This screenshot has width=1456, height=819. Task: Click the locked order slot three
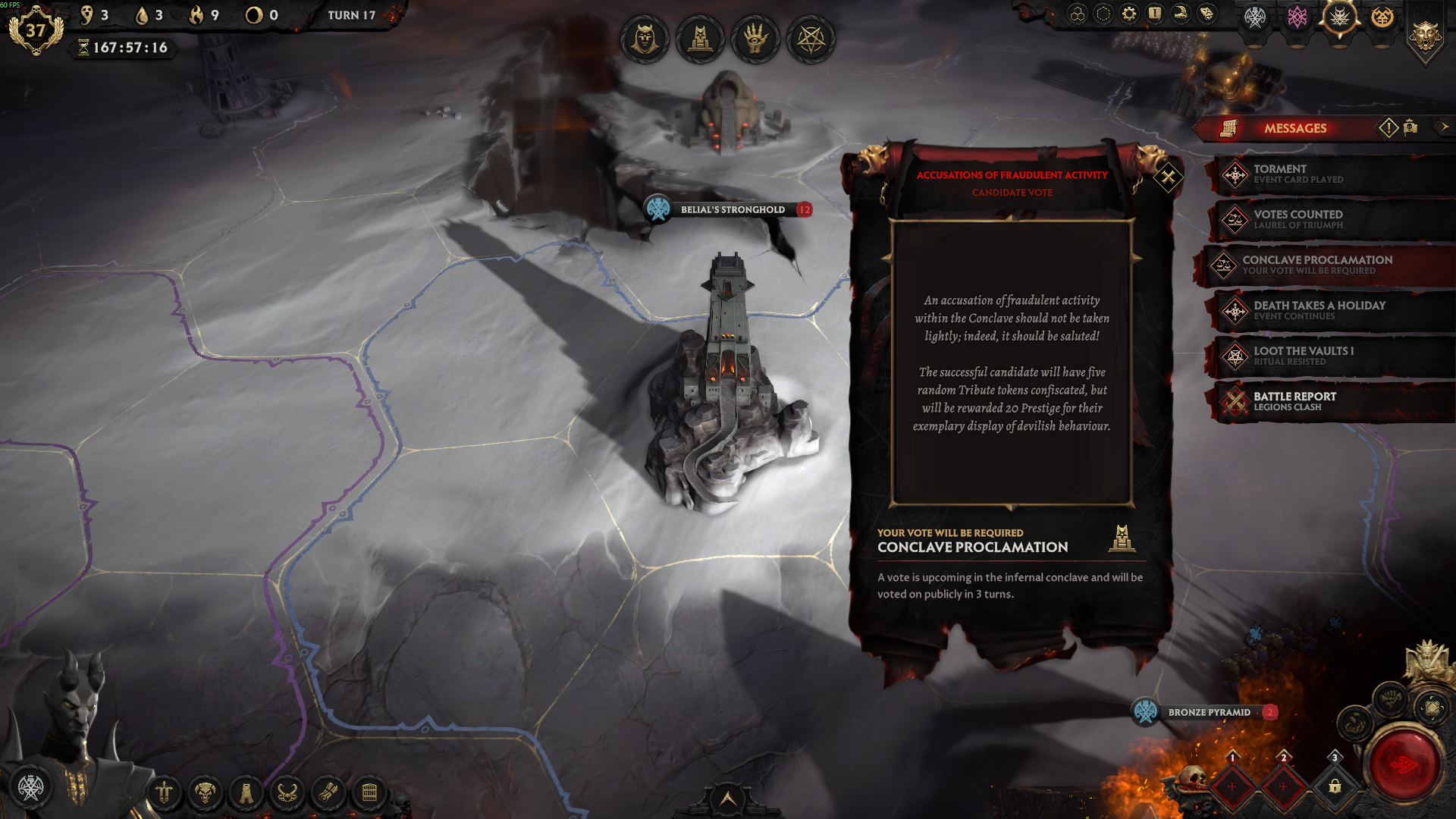(x=1335, y=786)
